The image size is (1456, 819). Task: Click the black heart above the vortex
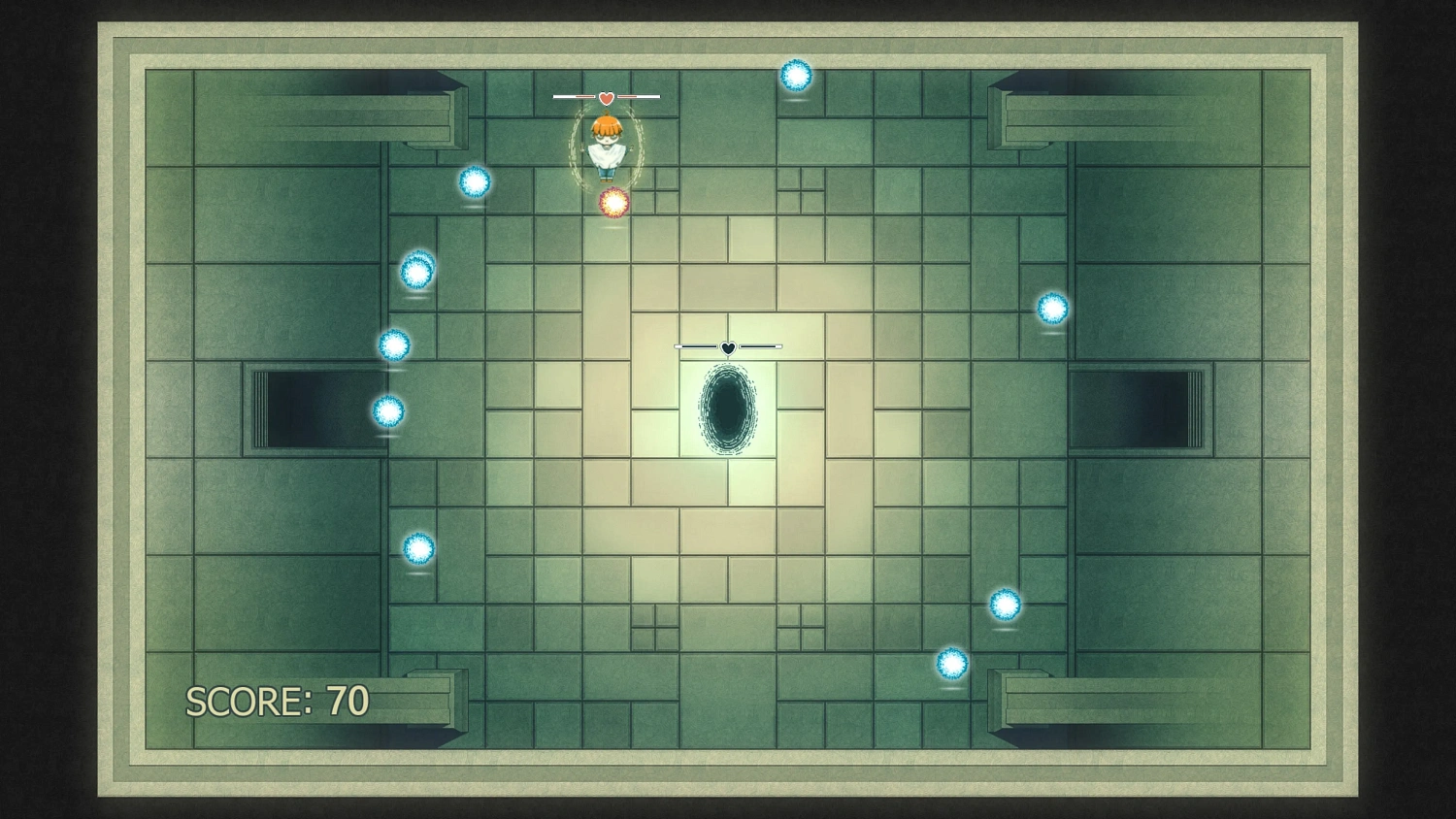click(727, 345)
